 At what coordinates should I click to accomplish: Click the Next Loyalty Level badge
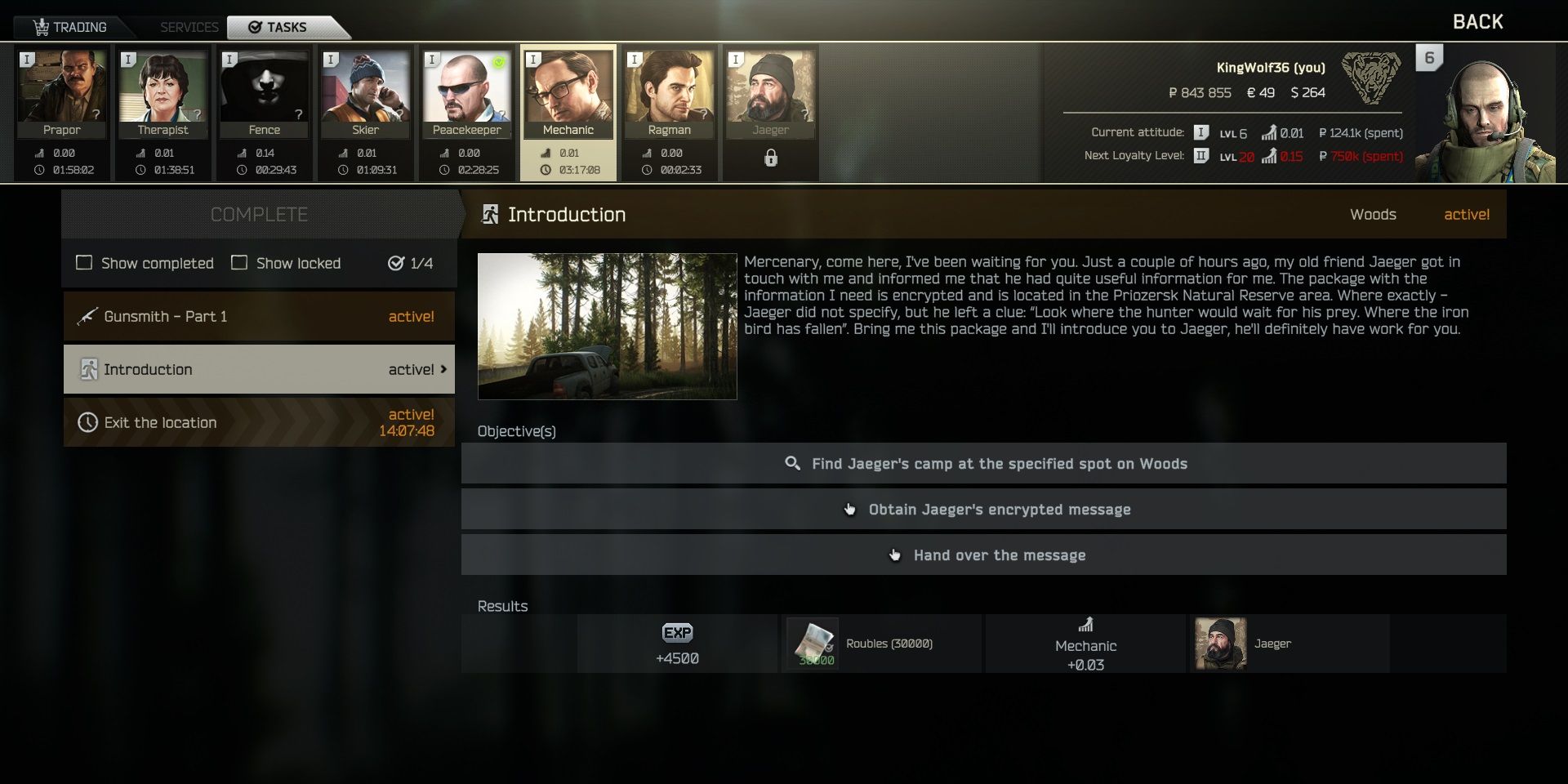coord(1200,156)
